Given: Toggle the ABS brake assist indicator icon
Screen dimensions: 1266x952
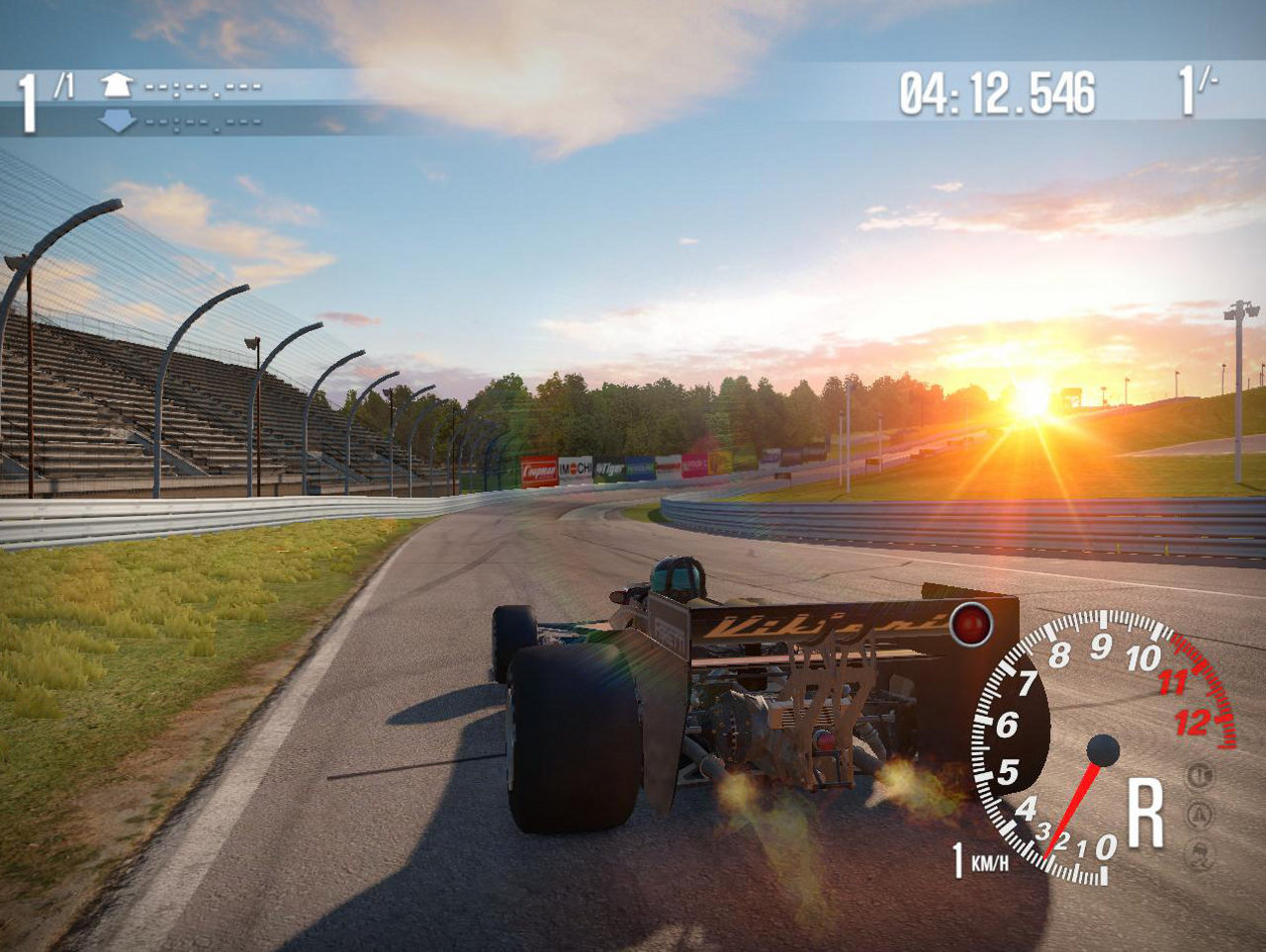Looking at the screenshot, I should click(x=1200, y=775).
